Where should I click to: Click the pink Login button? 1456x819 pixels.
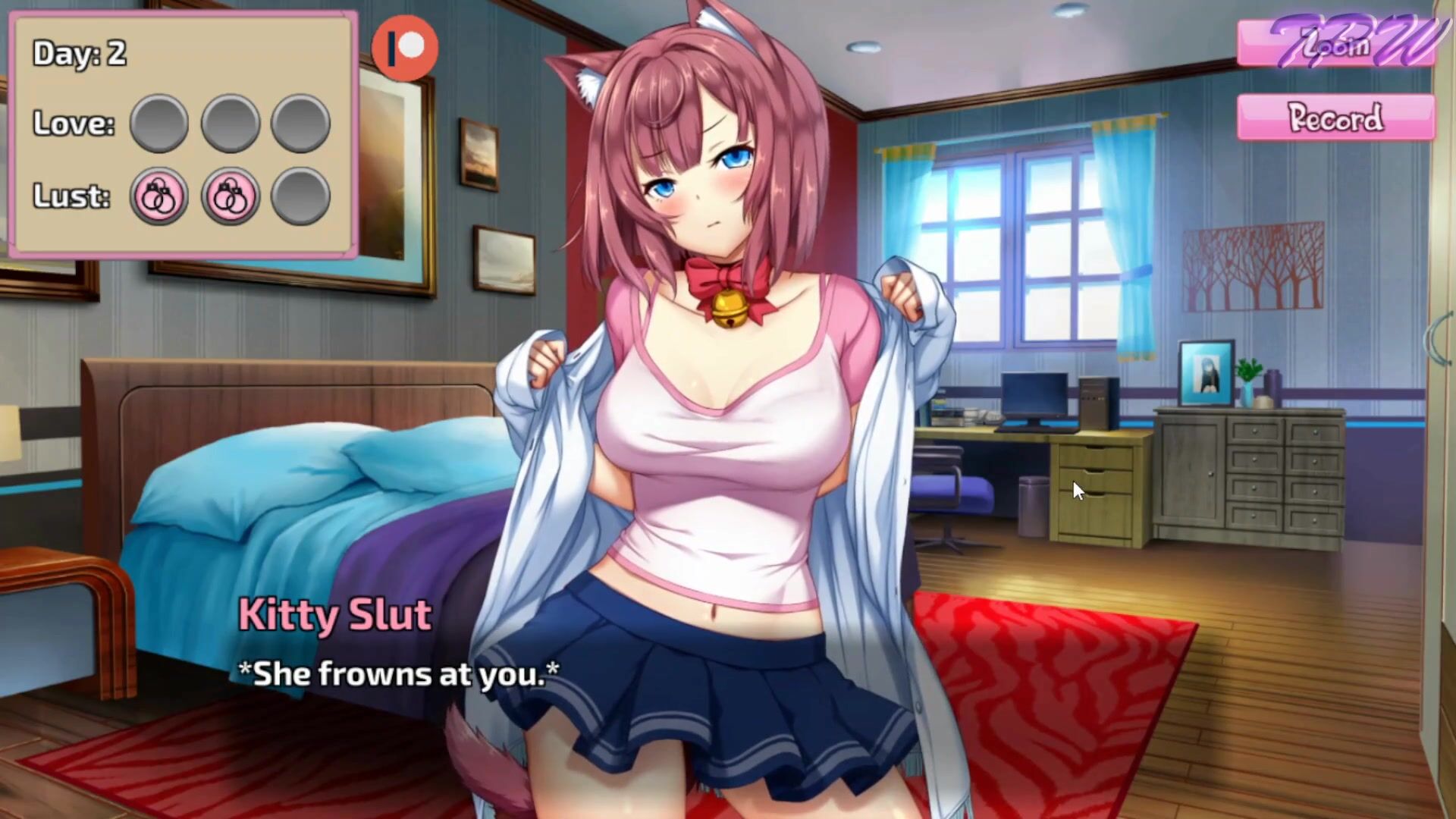[1335, 45]
